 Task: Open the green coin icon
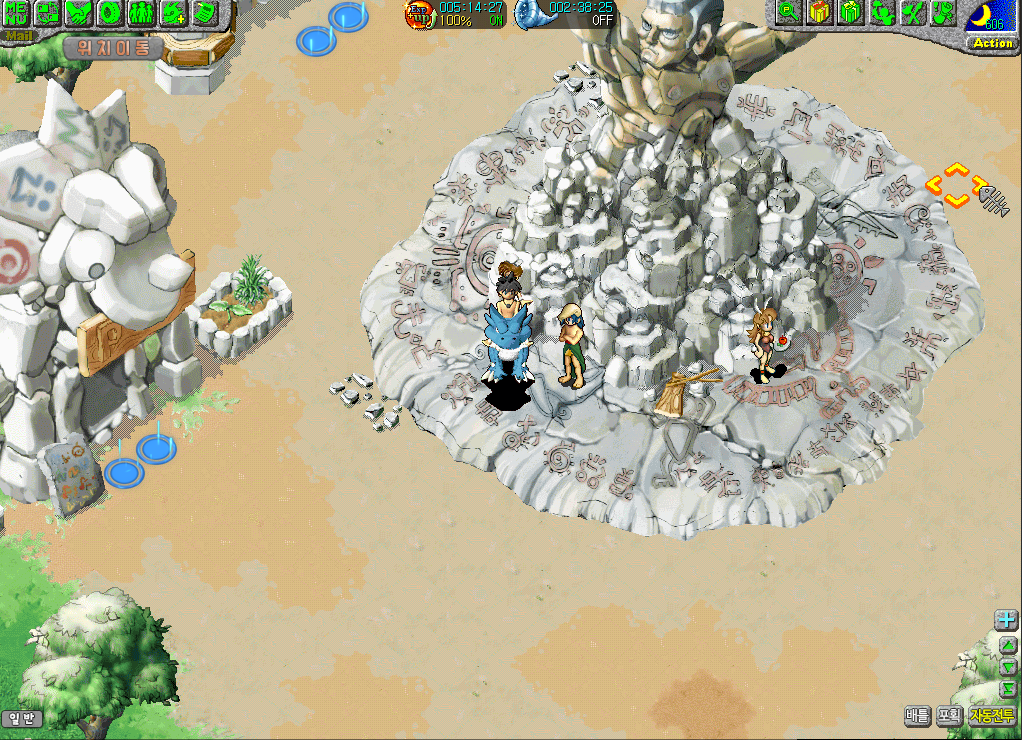click(110, 13)
